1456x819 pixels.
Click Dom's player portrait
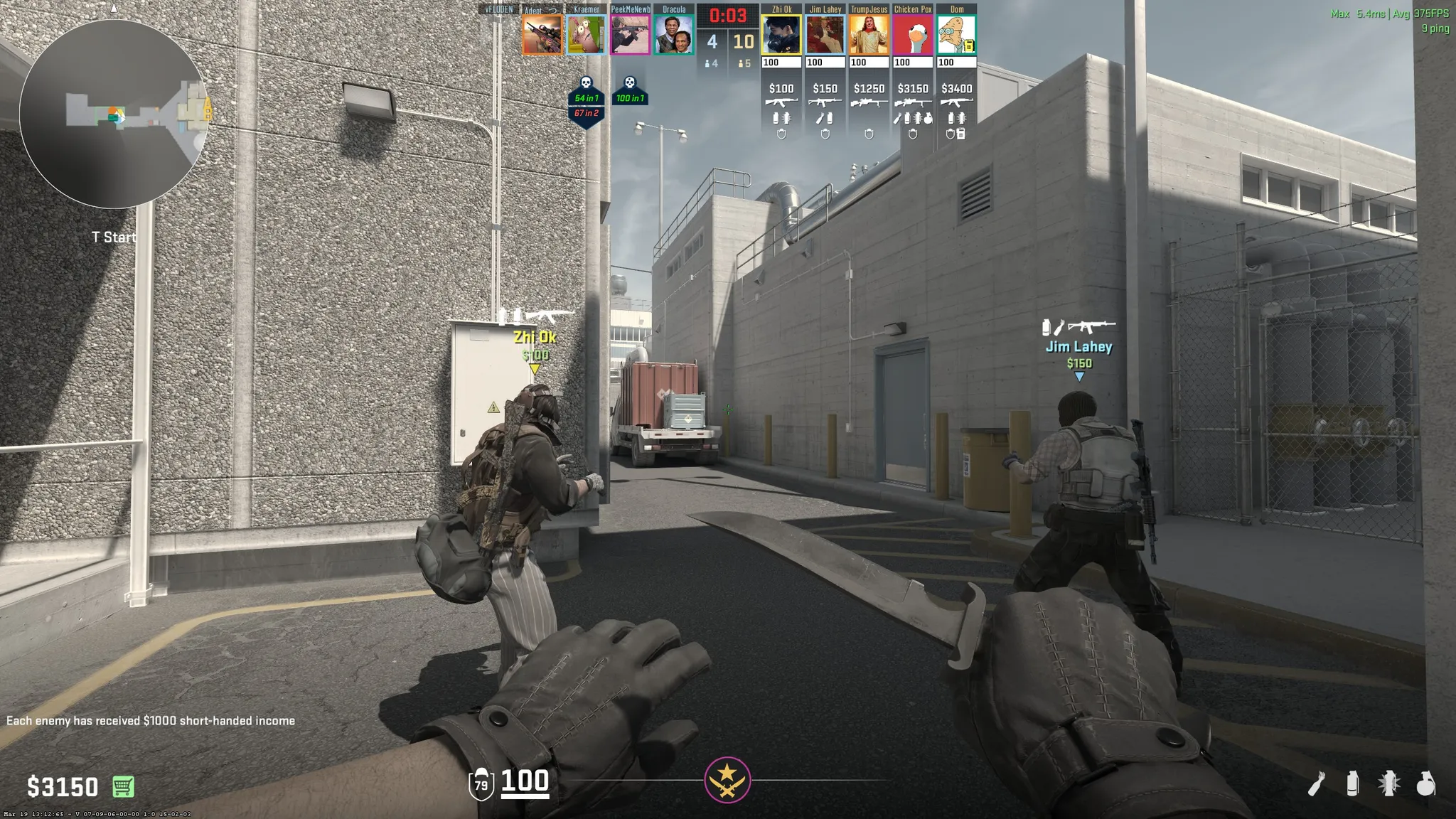point(956,35)
